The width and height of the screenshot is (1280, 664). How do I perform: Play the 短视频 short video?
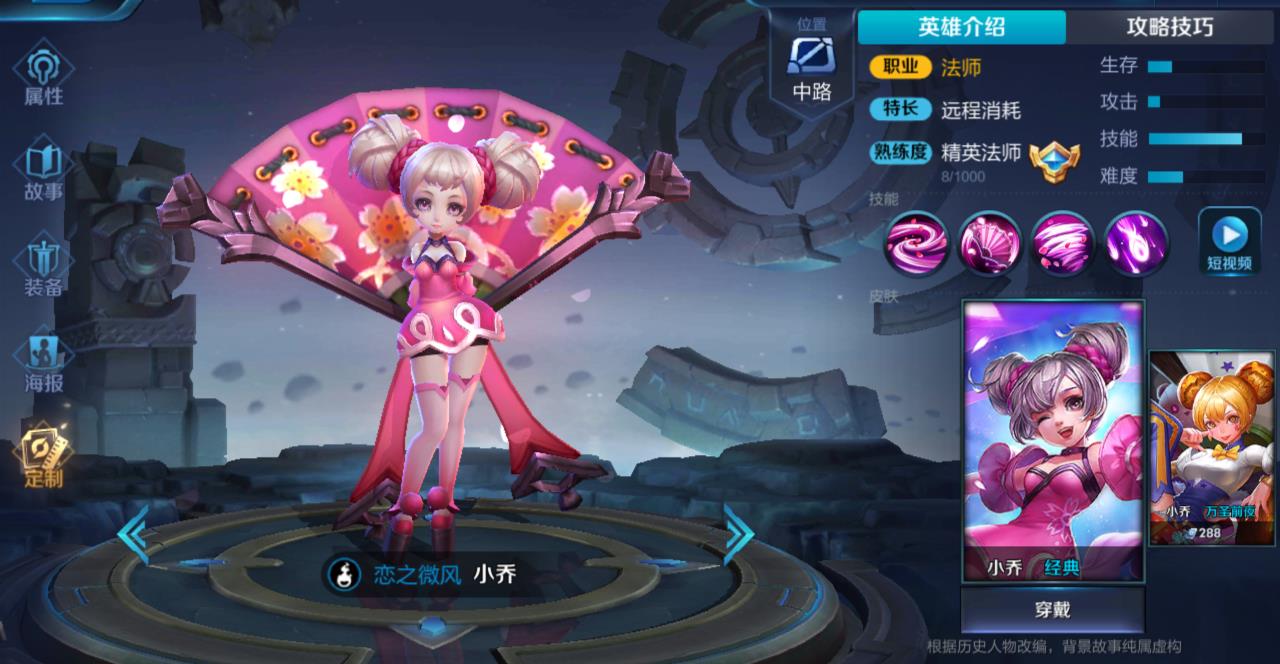pos(1229,242)
